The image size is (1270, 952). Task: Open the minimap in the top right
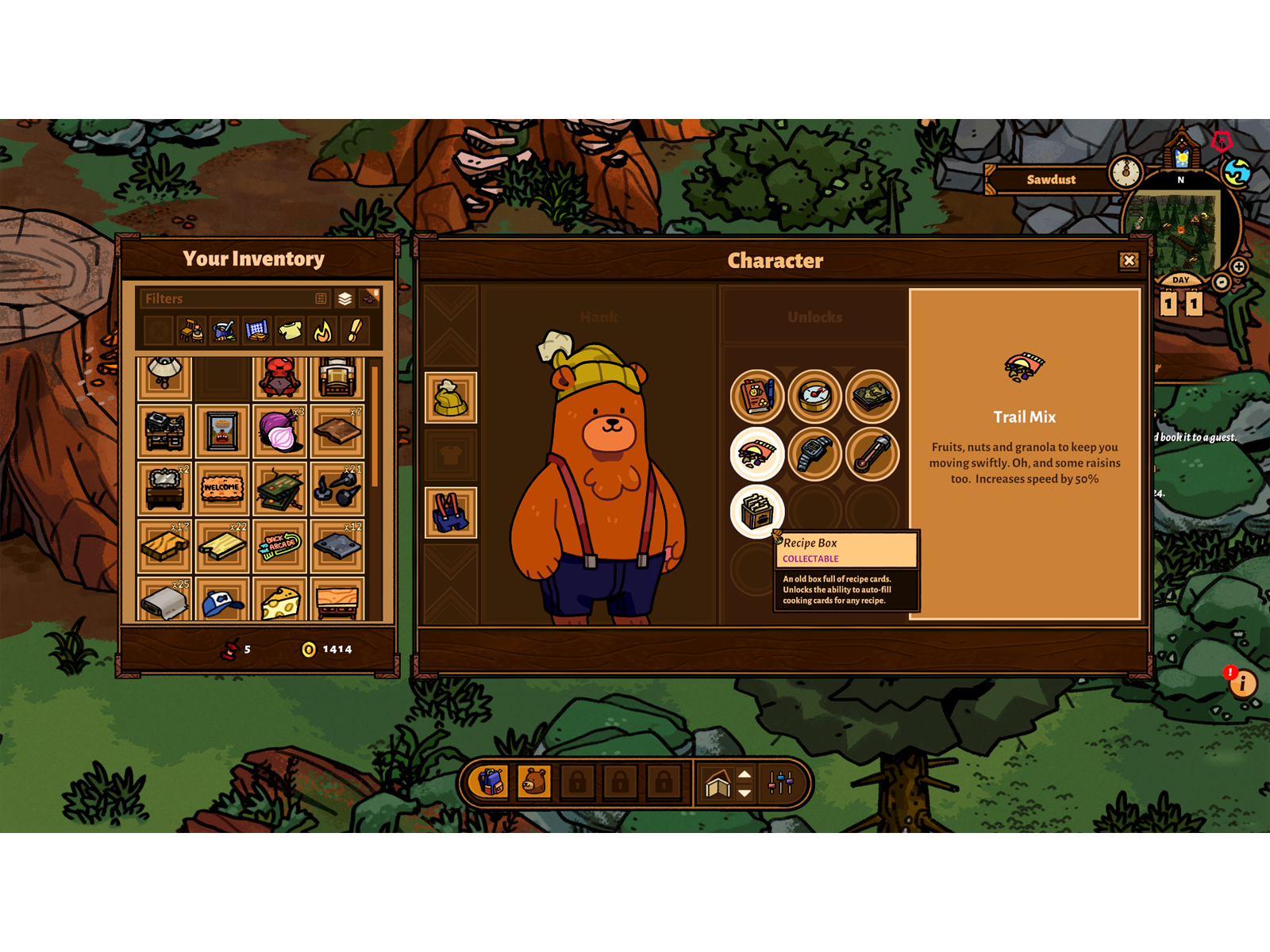(x=1181, y=230)
